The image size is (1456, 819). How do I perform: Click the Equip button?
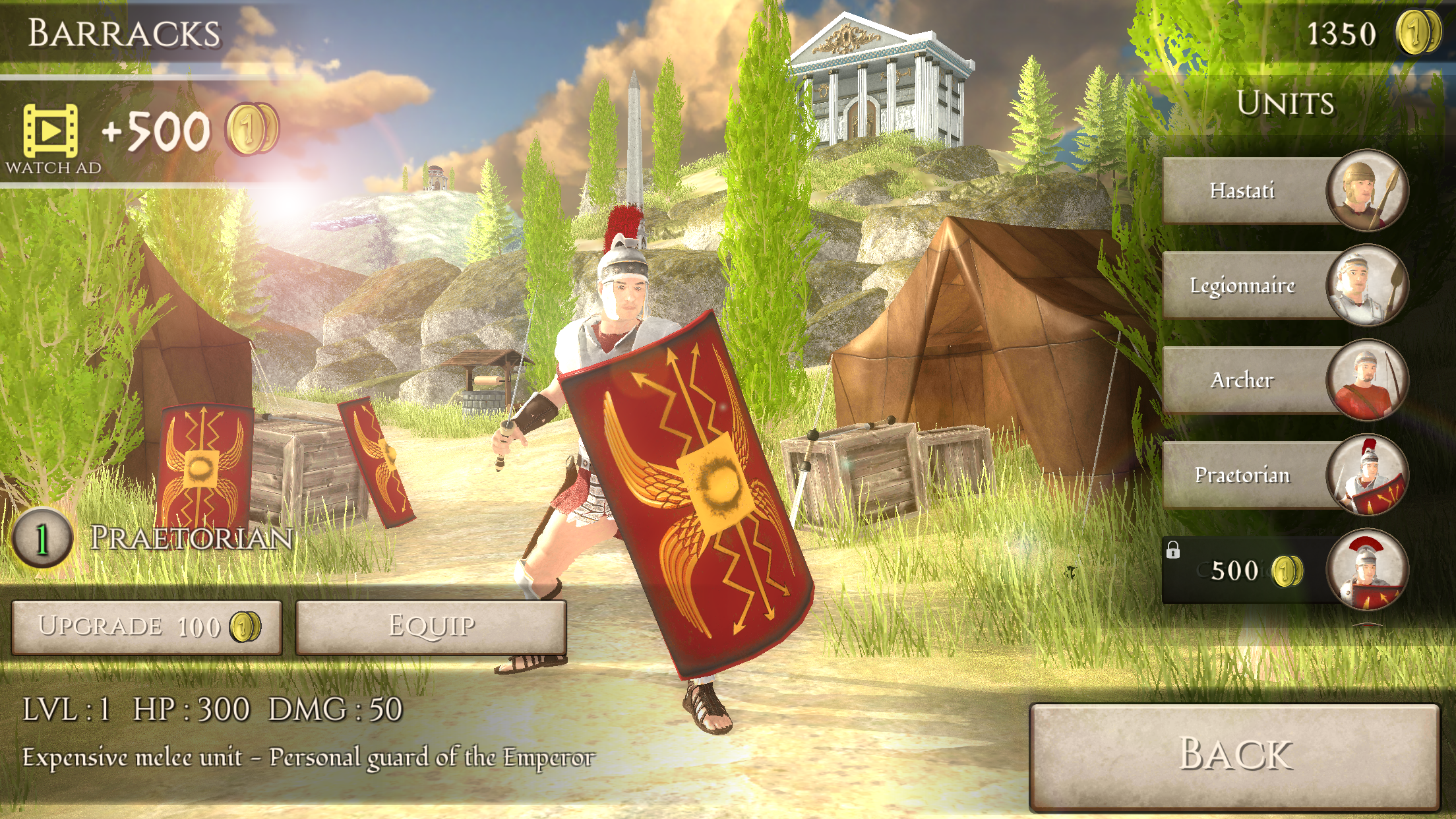[432, 627]
